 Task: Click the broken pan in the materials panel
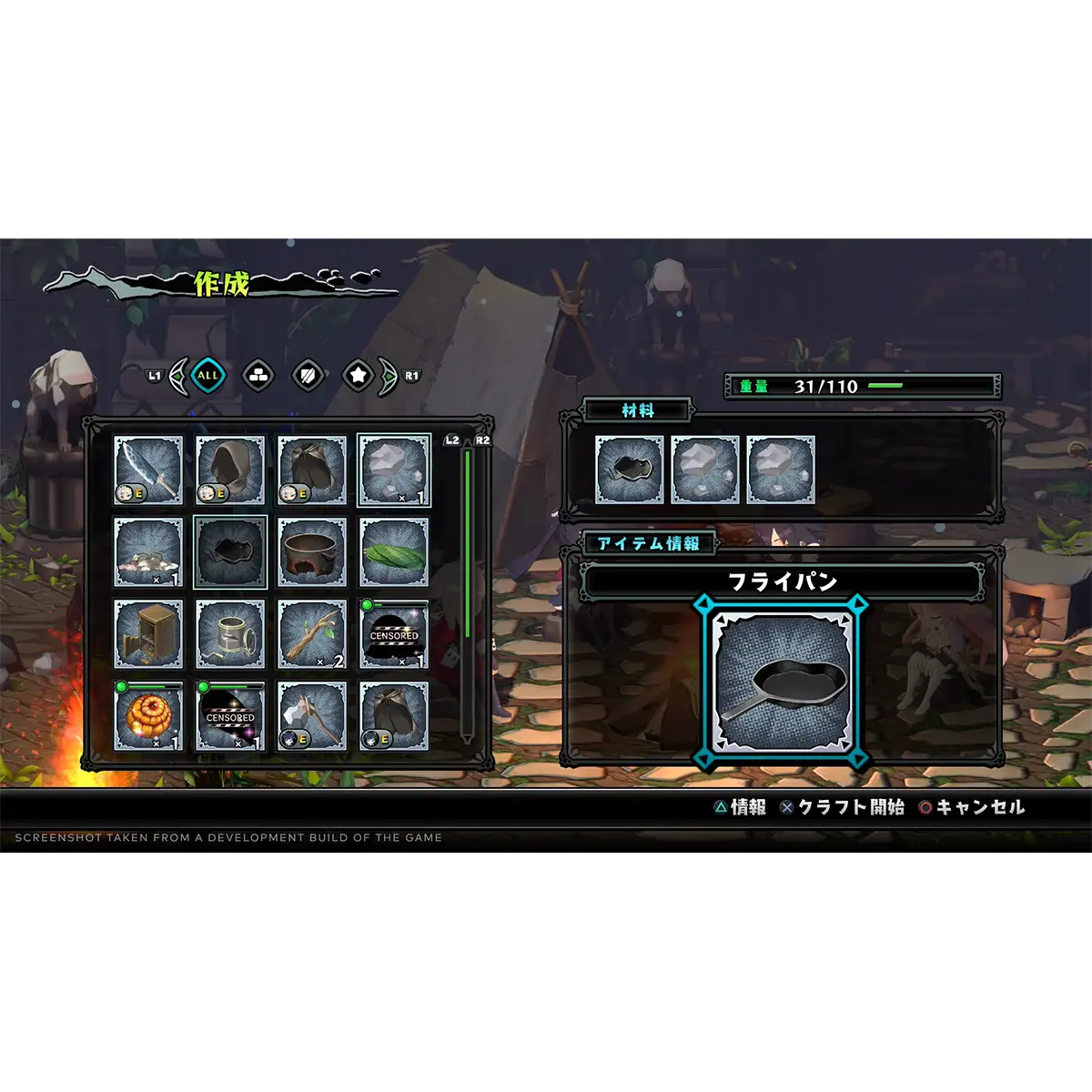tap(629, 470)
